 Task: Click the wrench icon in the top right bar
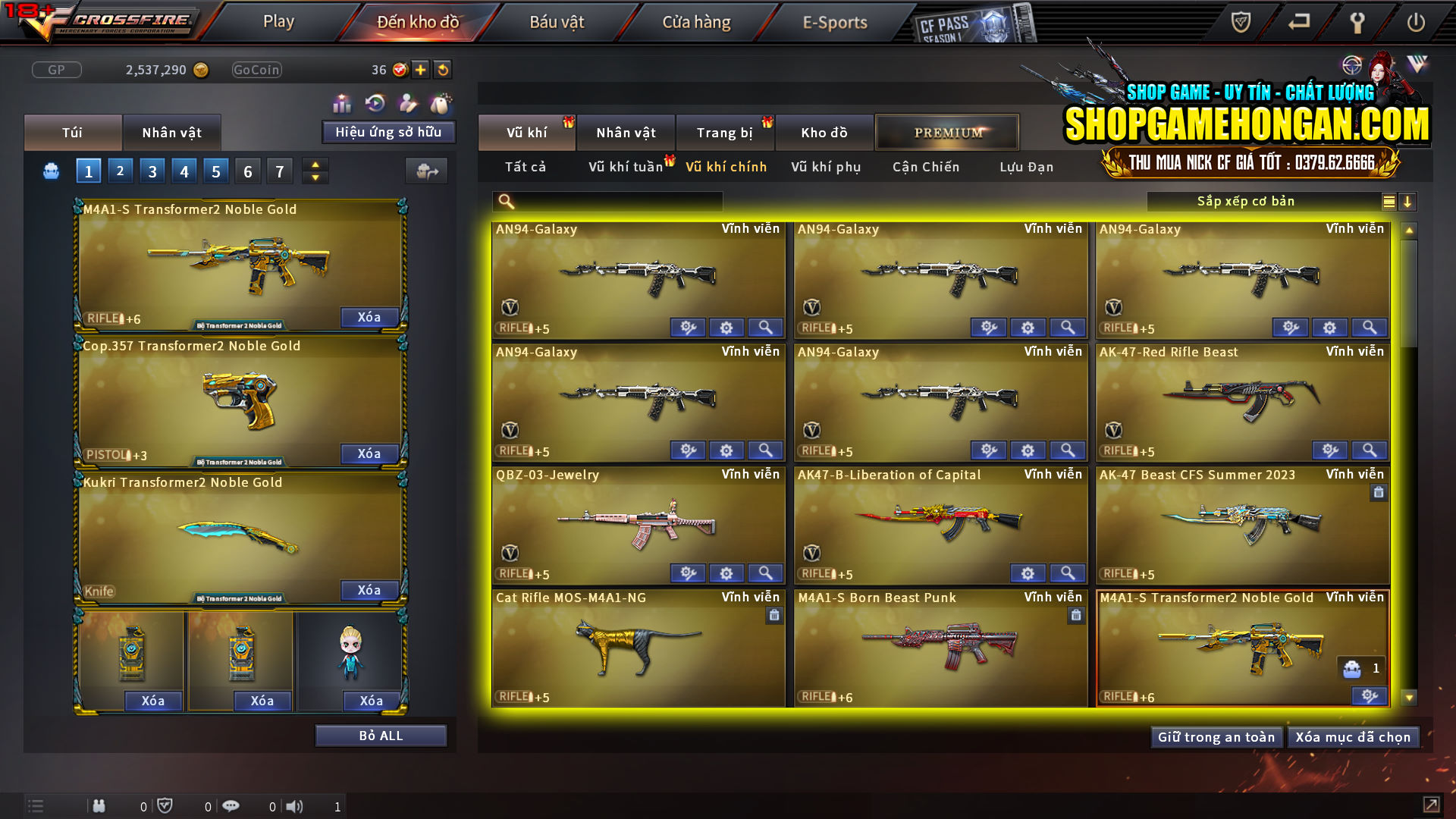click(1357, 22)
